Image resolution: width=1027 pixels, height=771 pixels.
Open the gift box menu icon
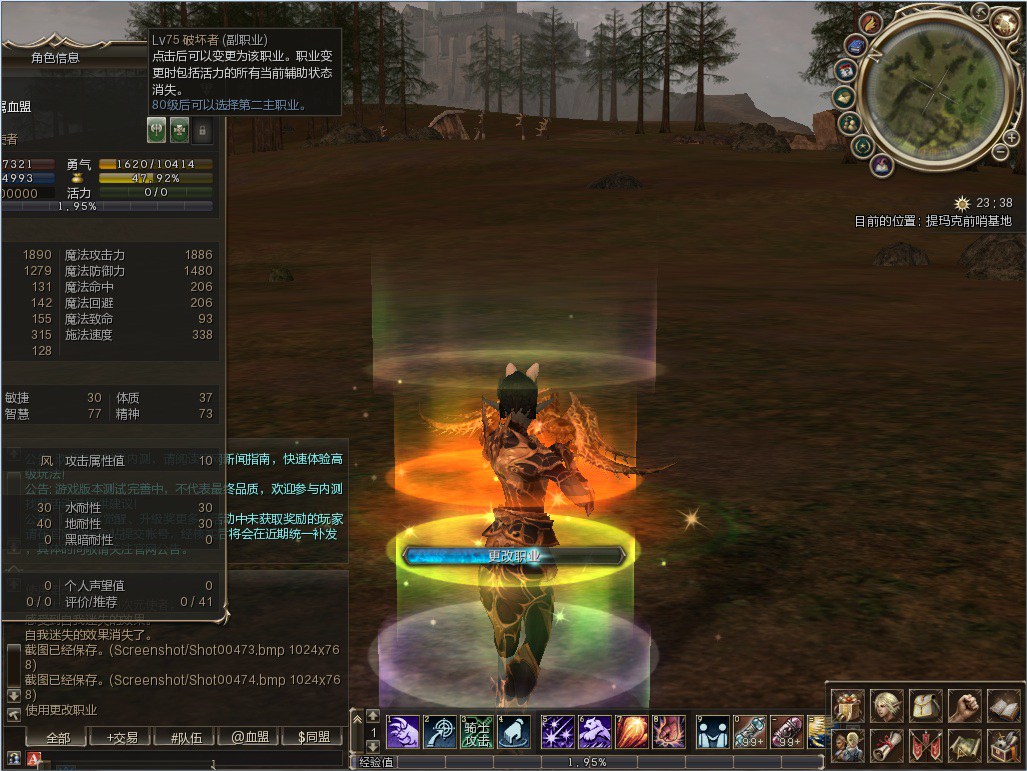click(x=848, y=706)
